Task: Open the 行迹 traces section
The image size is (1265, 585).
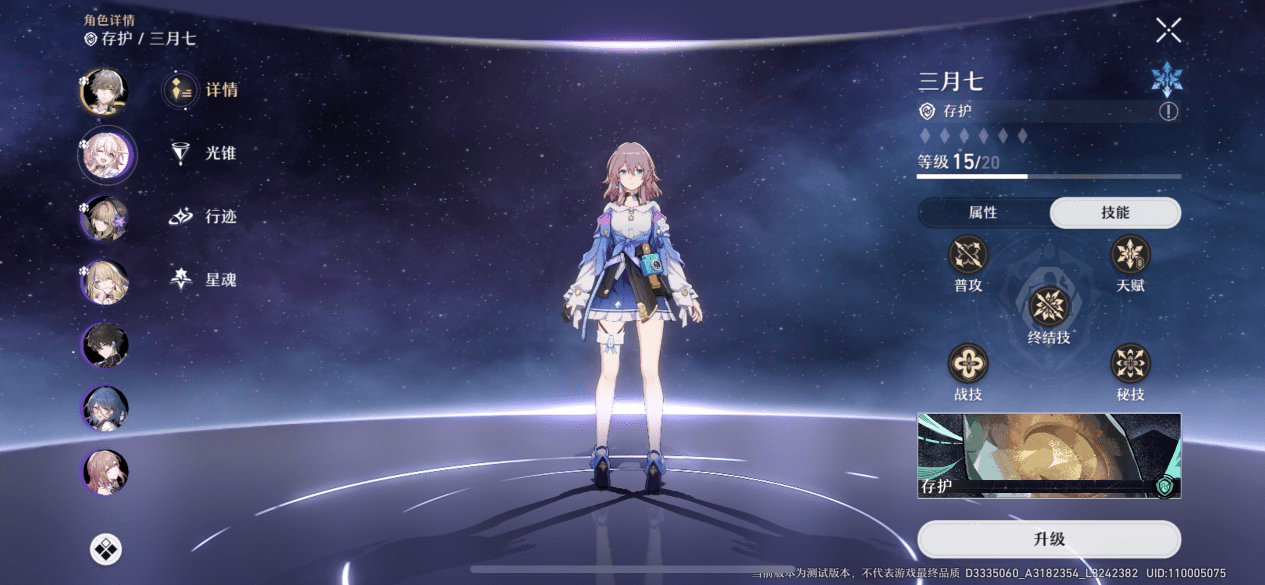Action: pos(203,217)
